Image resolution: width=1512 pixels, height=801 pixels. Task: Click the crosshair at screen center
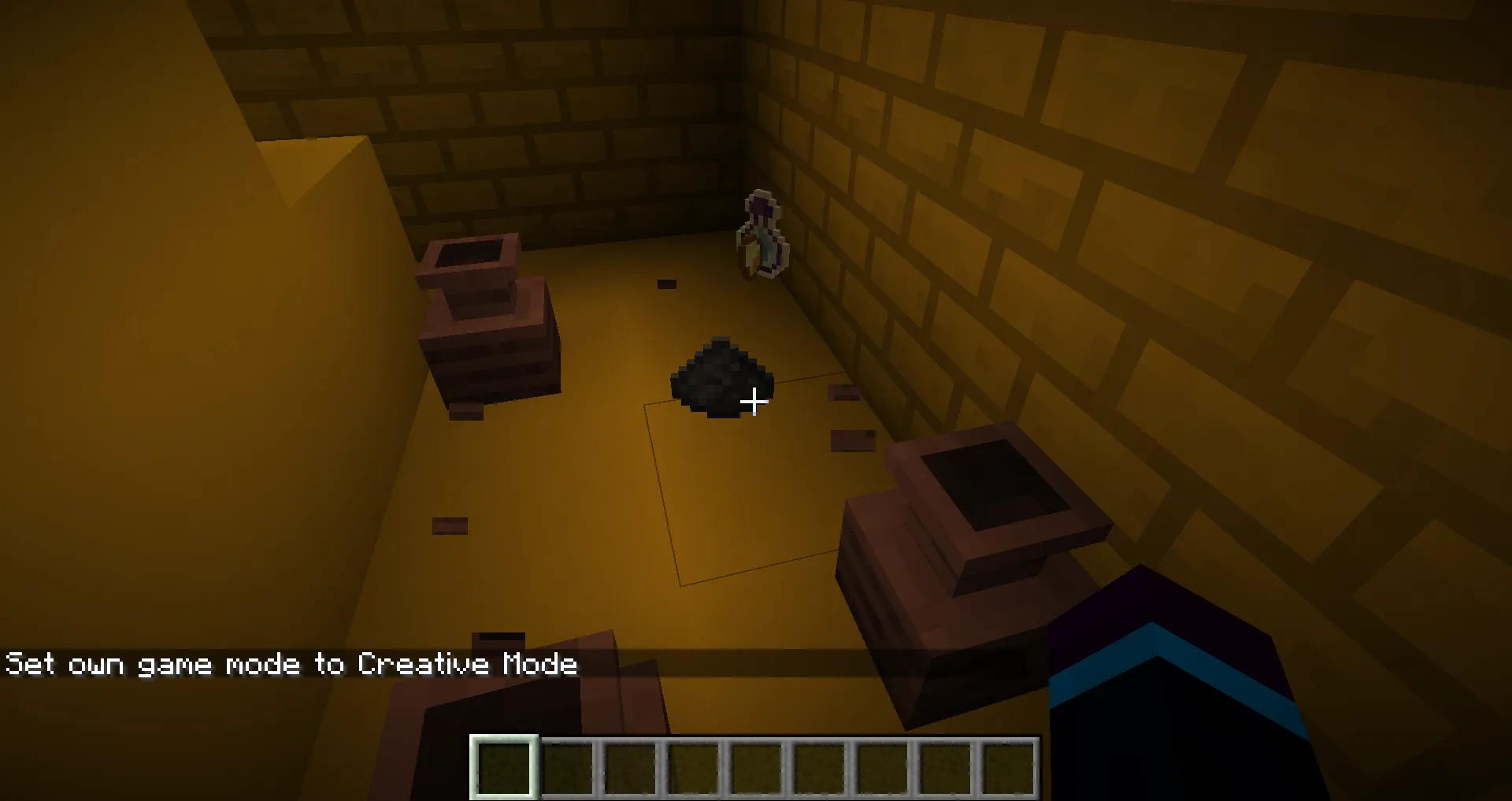(x=754, y=402)
